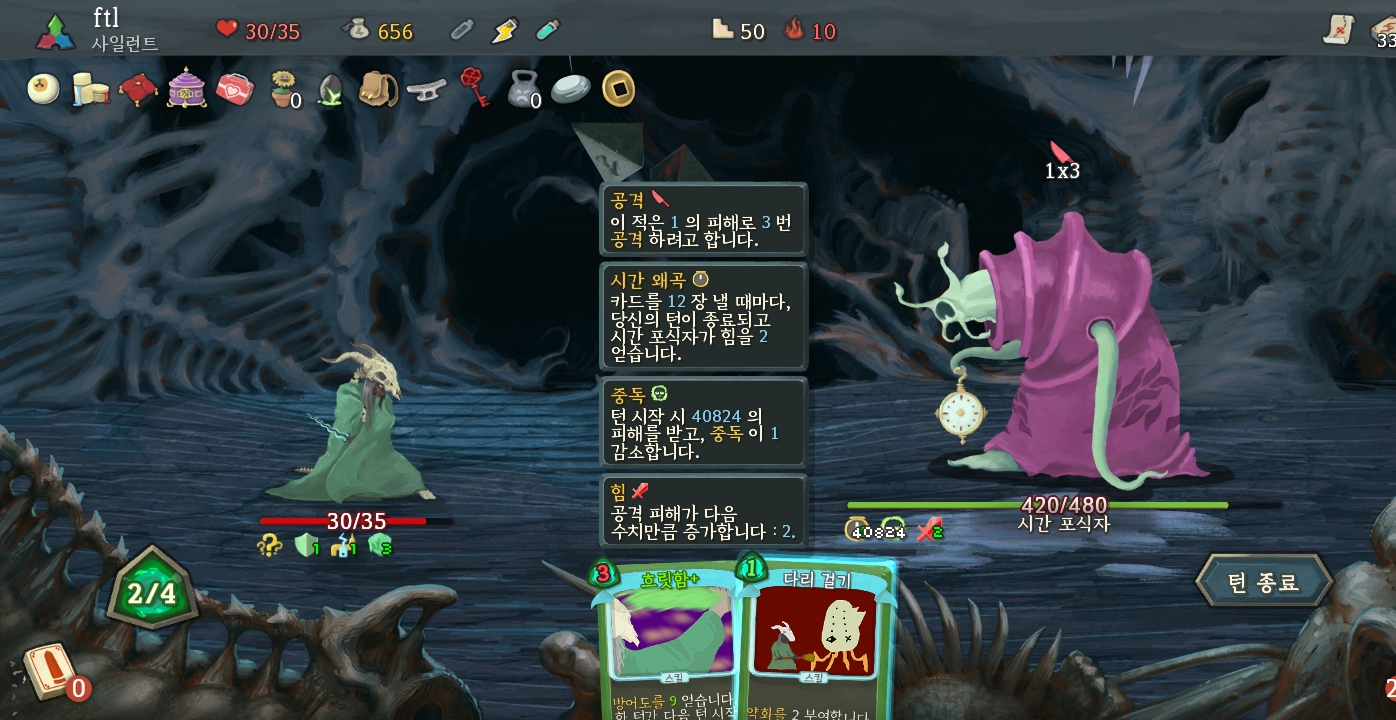Inspect the green sprouting egg relic

point(331,89)
